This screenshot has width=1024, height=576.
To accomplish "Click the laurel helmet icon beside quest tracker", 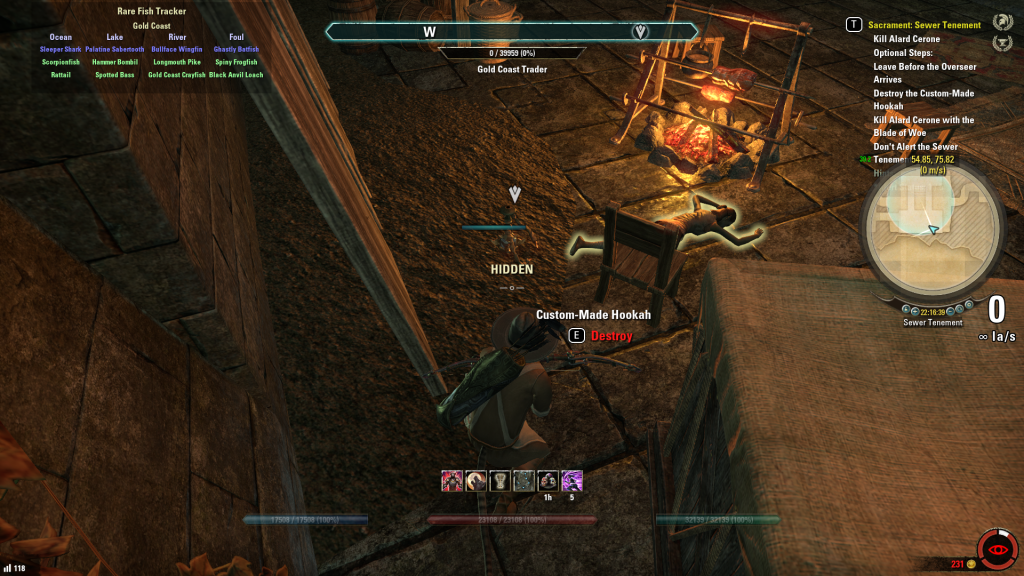I will click(x=1001, y=22).
